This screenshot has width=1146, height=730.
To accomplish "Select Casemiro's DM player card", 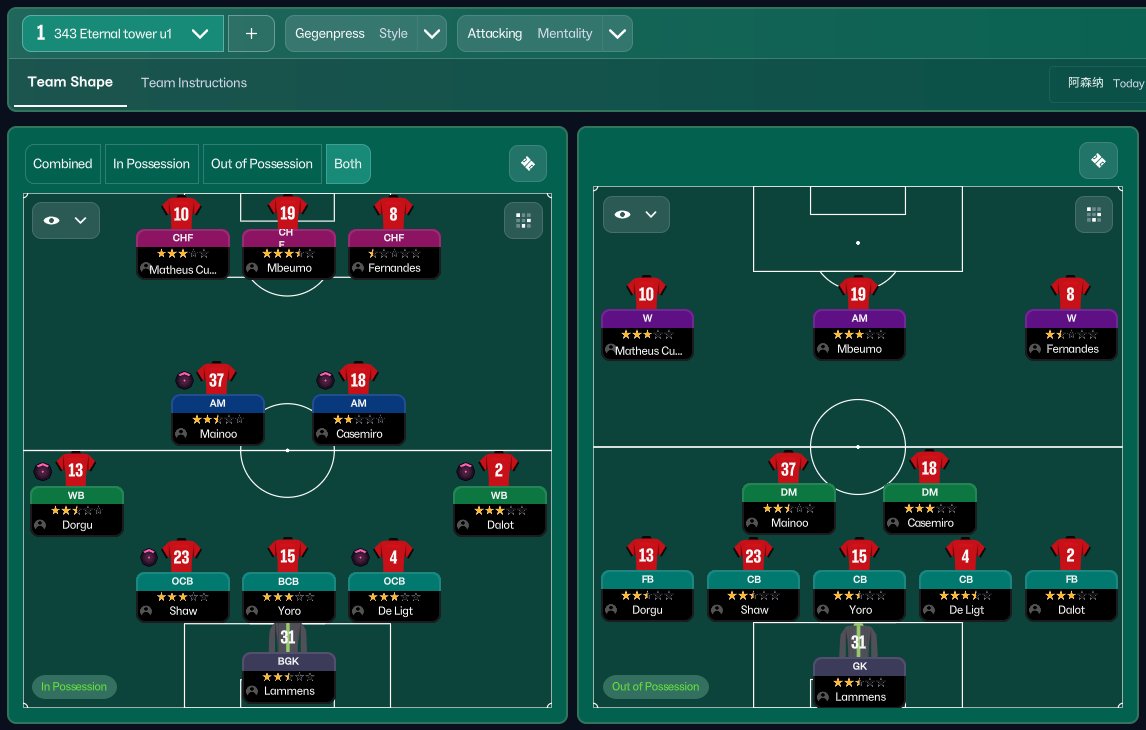I will click(x=929, y=507).
